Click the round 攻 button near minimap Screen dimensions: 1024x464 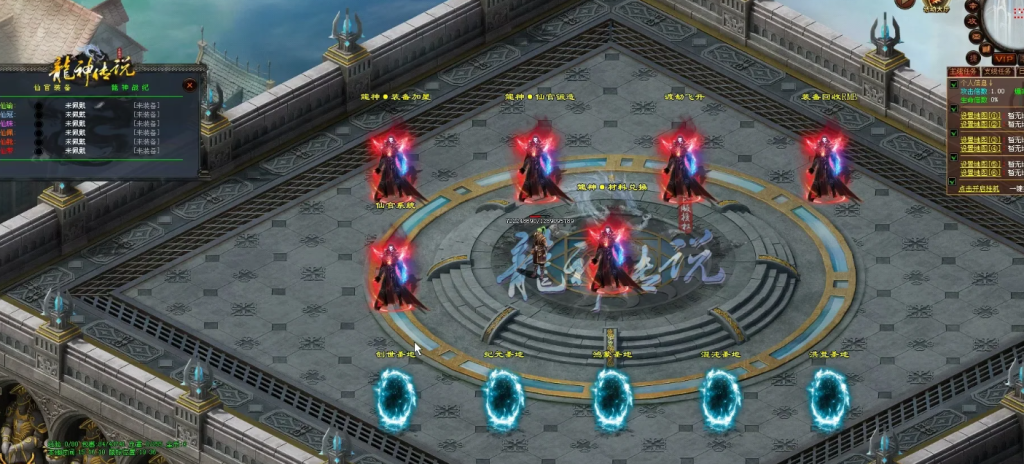(x=972, y=20)
